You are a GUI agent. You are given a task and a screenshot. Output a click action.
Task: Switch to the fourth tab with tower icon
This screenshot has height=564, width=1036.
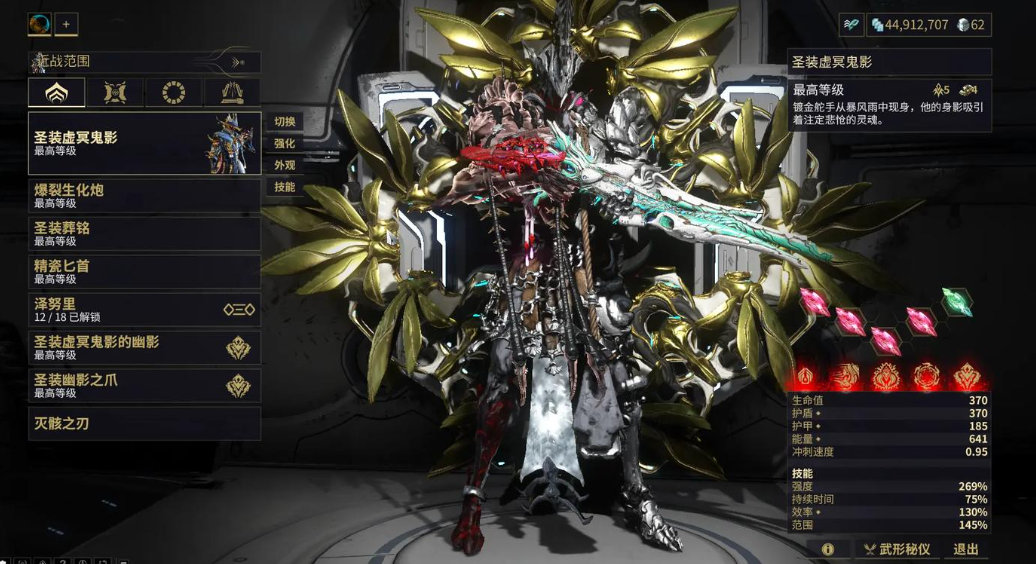232,93
